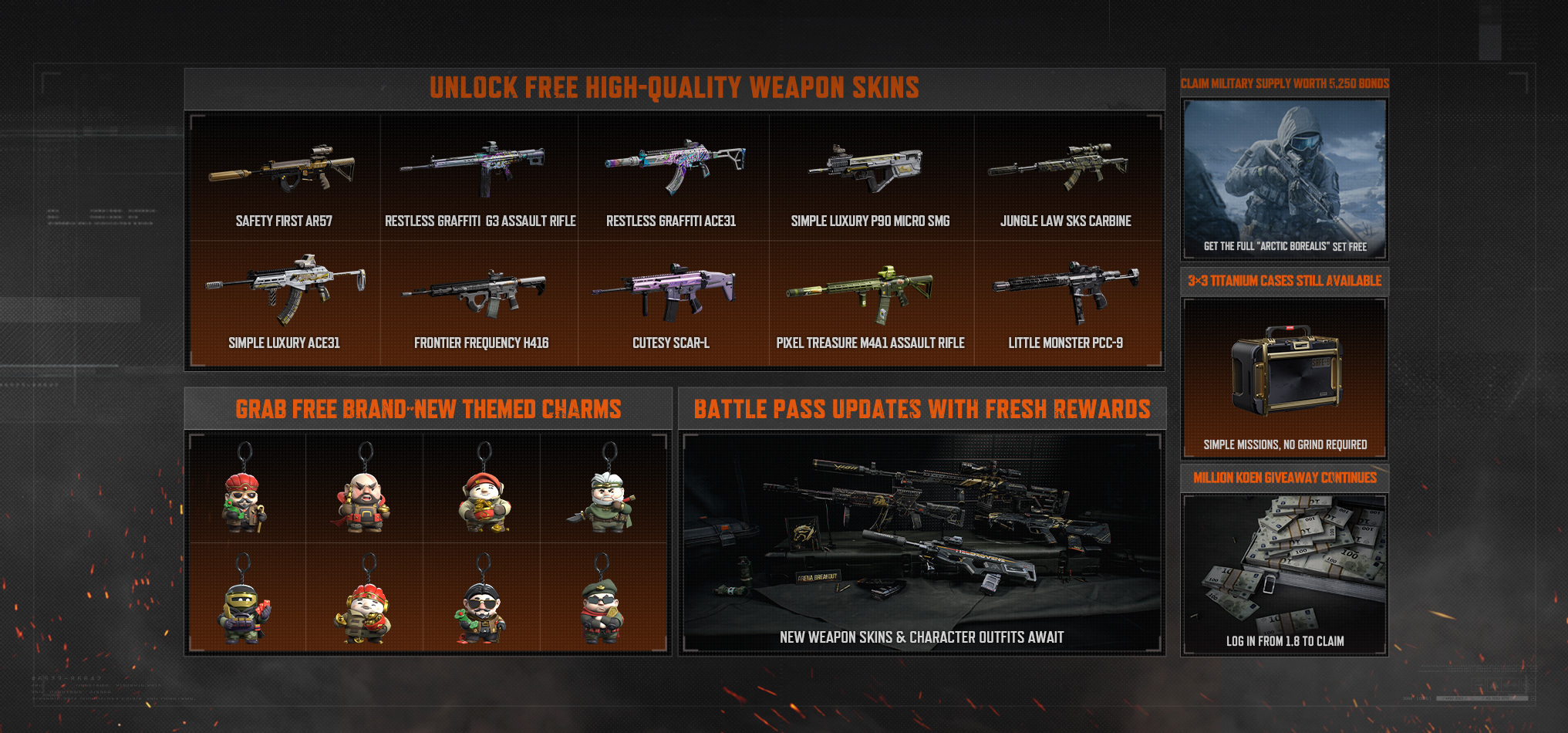
Task: Click the Simple Luxury ACE31 skin
Action: (x=284, y=301)
